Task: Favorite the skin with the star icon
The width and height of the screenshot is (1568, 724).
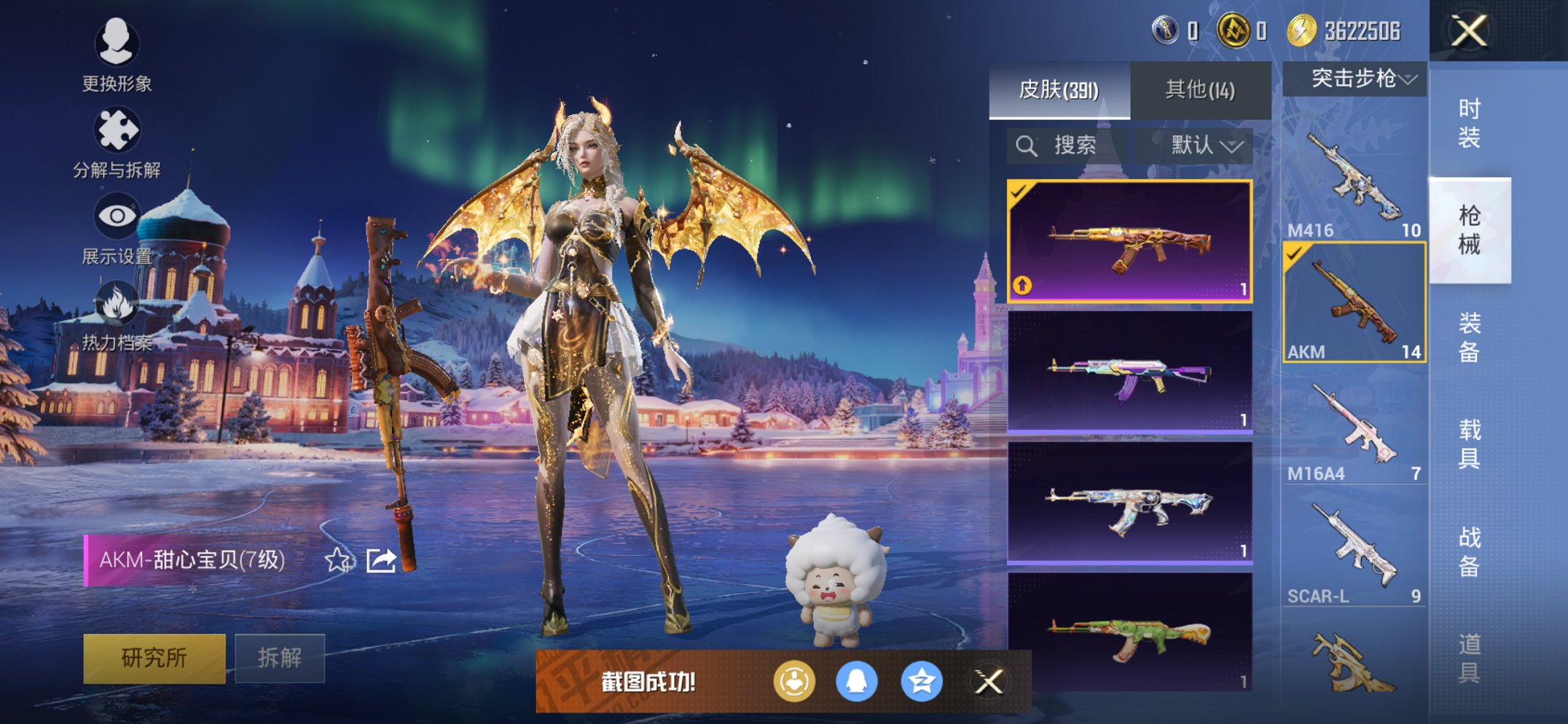Action: tap(337, 560)
